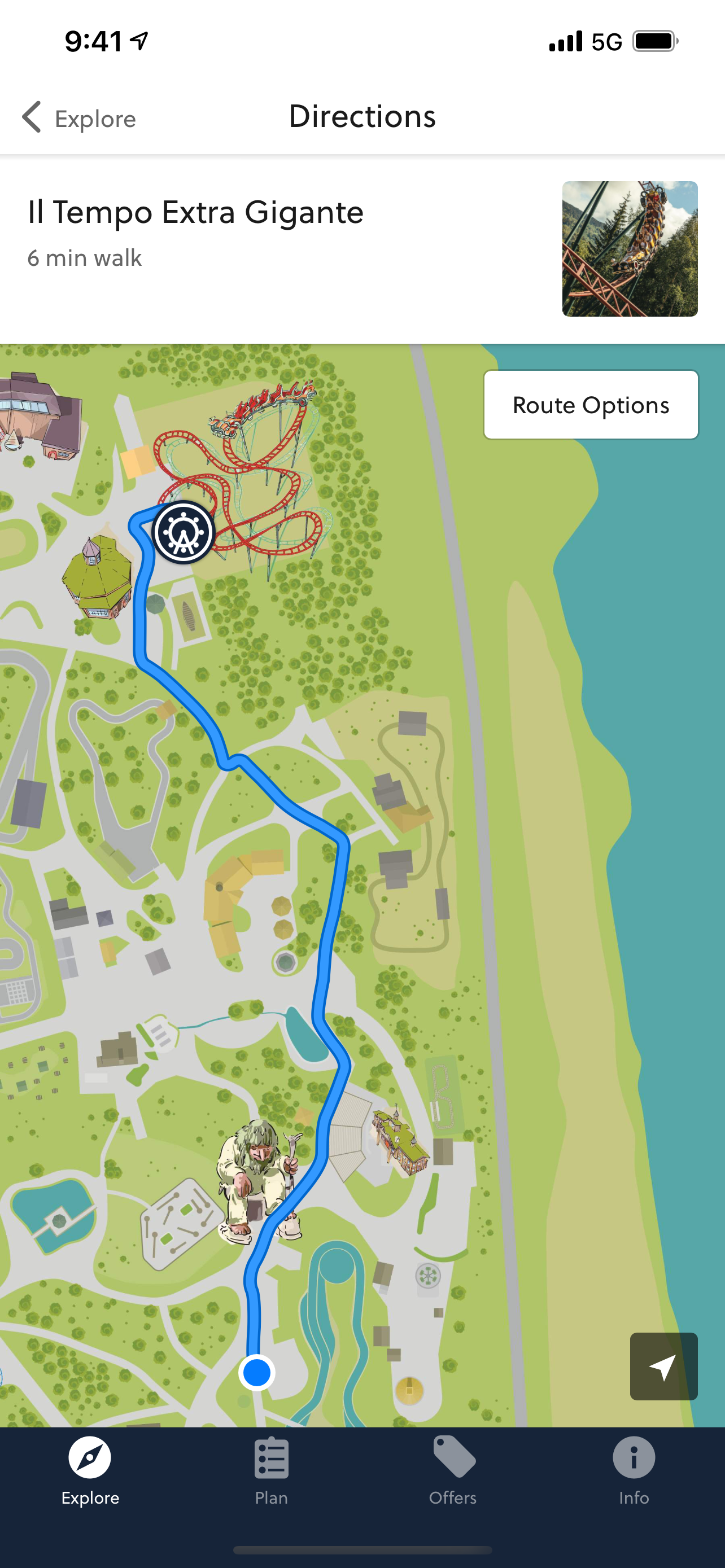Screen dimensions: 725x1568
Task: Go back to Explore
Action: [x=79, y=117]
